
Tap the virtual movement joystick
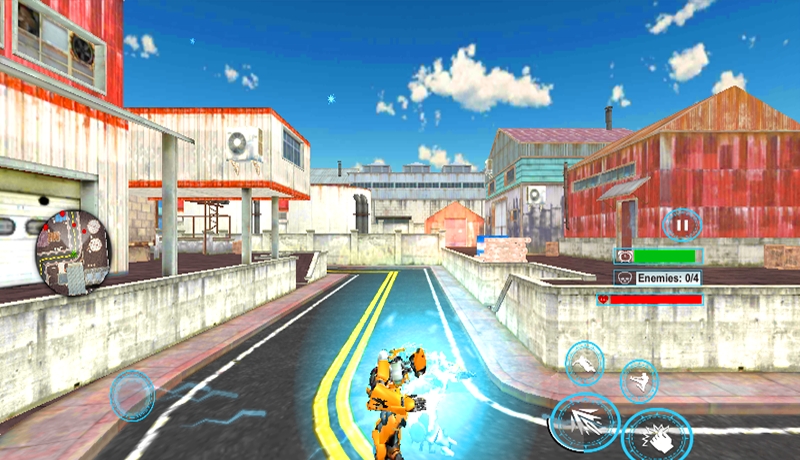coord(132,396)
